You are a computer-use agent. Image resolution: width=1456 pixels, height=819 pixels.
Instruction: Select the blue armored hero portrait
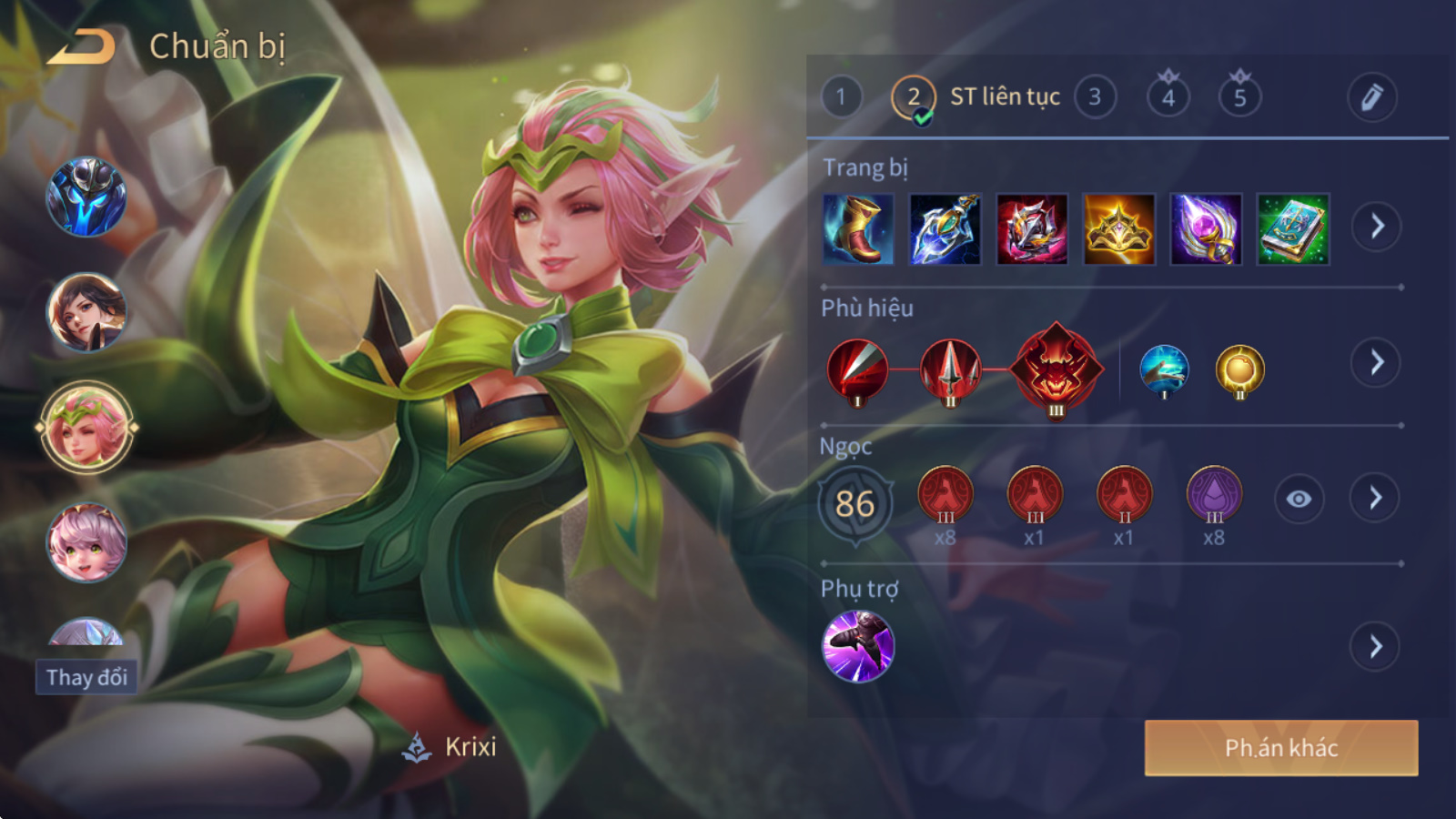(86, 197)
